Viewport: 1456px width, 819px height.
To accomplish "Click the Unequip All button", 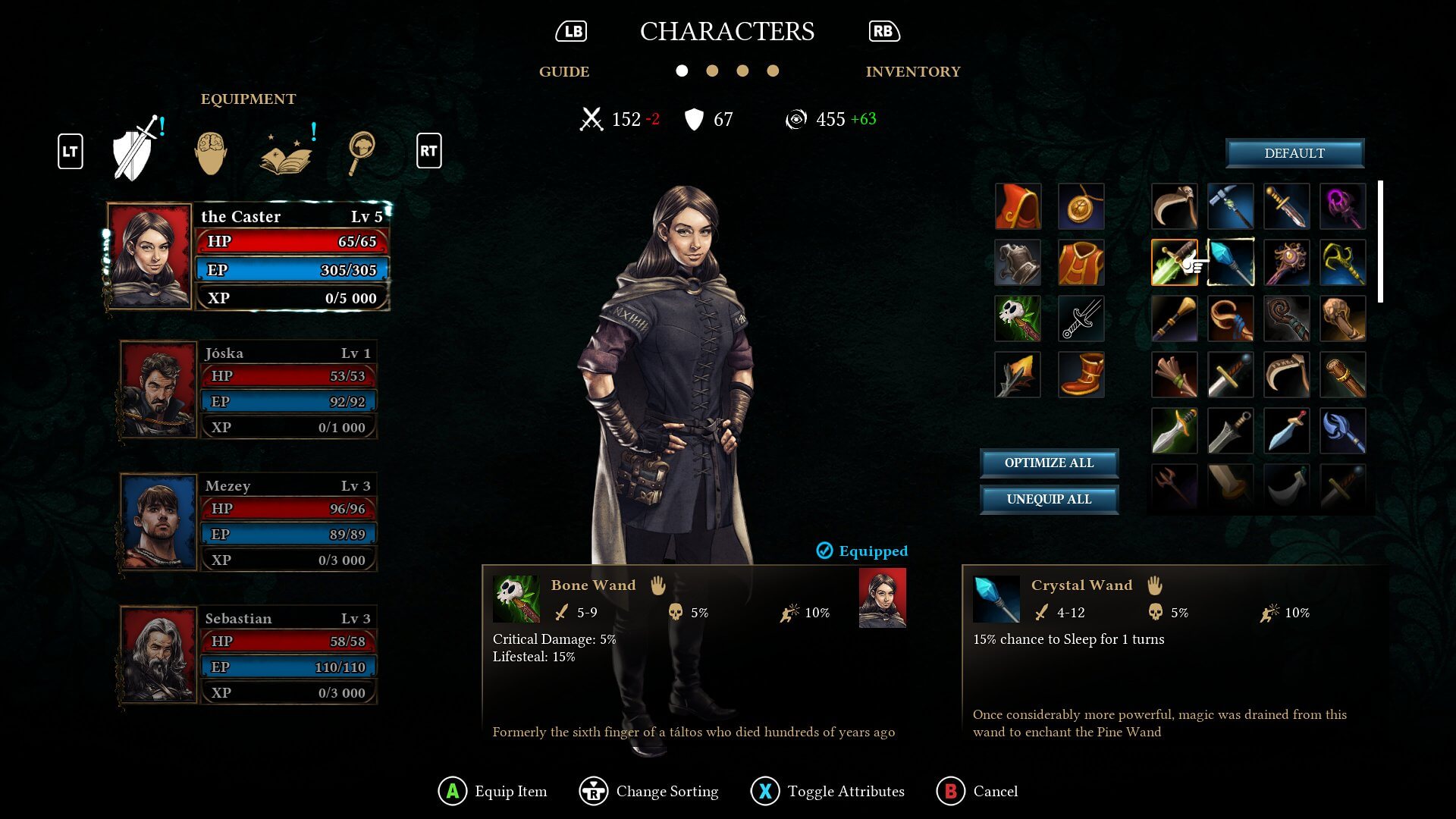I will (1050, 499).
